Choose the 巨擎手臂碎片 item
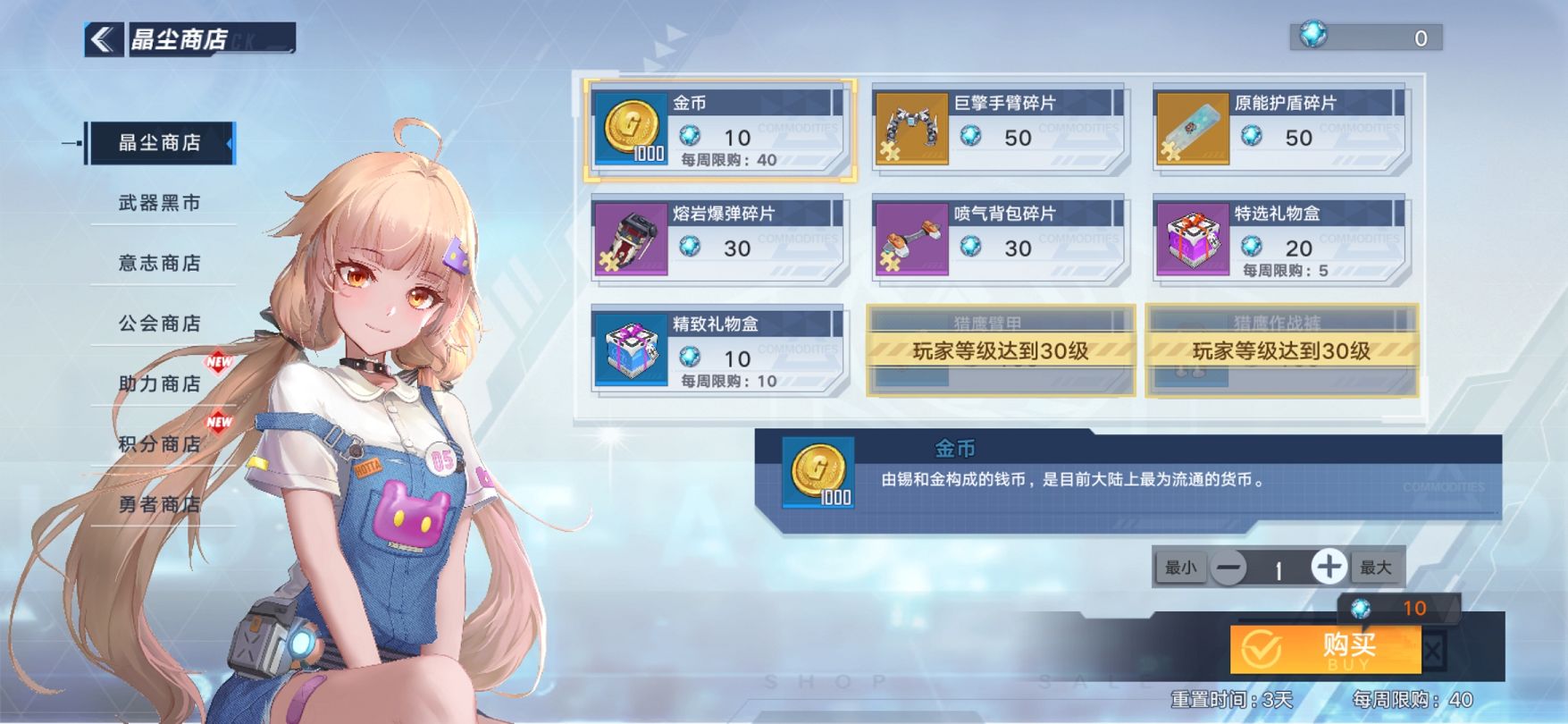 coord(1000,130)
